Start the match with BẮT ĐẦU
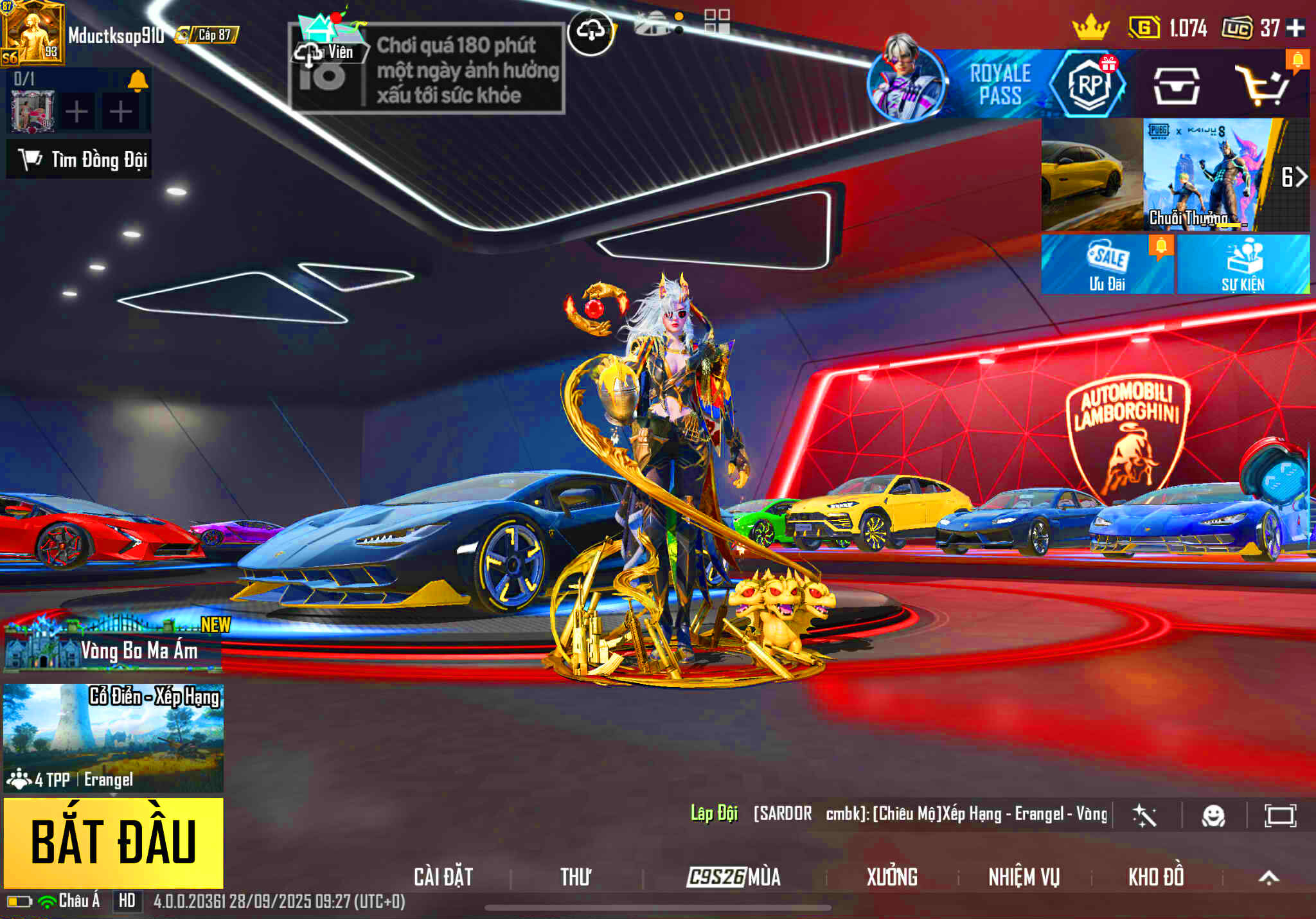Screen dimensions: 1316x919 tap(114, 843)
